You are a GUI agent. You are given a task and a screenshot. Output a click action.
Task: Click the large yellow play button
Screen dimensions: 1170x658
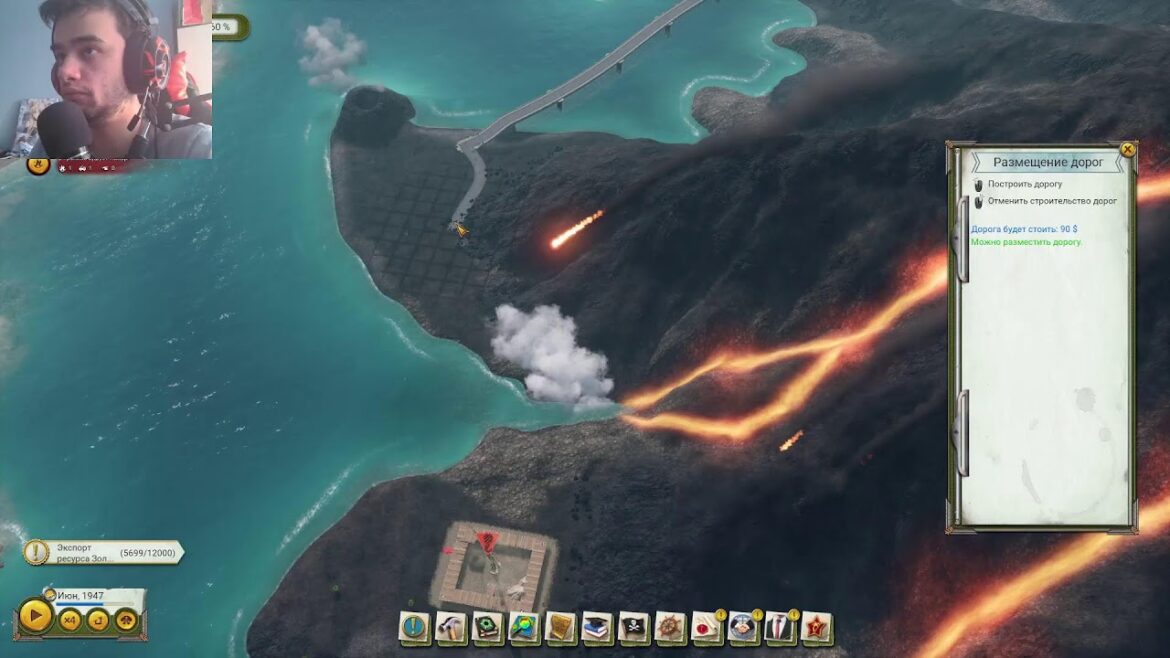(x=35, y=615)
